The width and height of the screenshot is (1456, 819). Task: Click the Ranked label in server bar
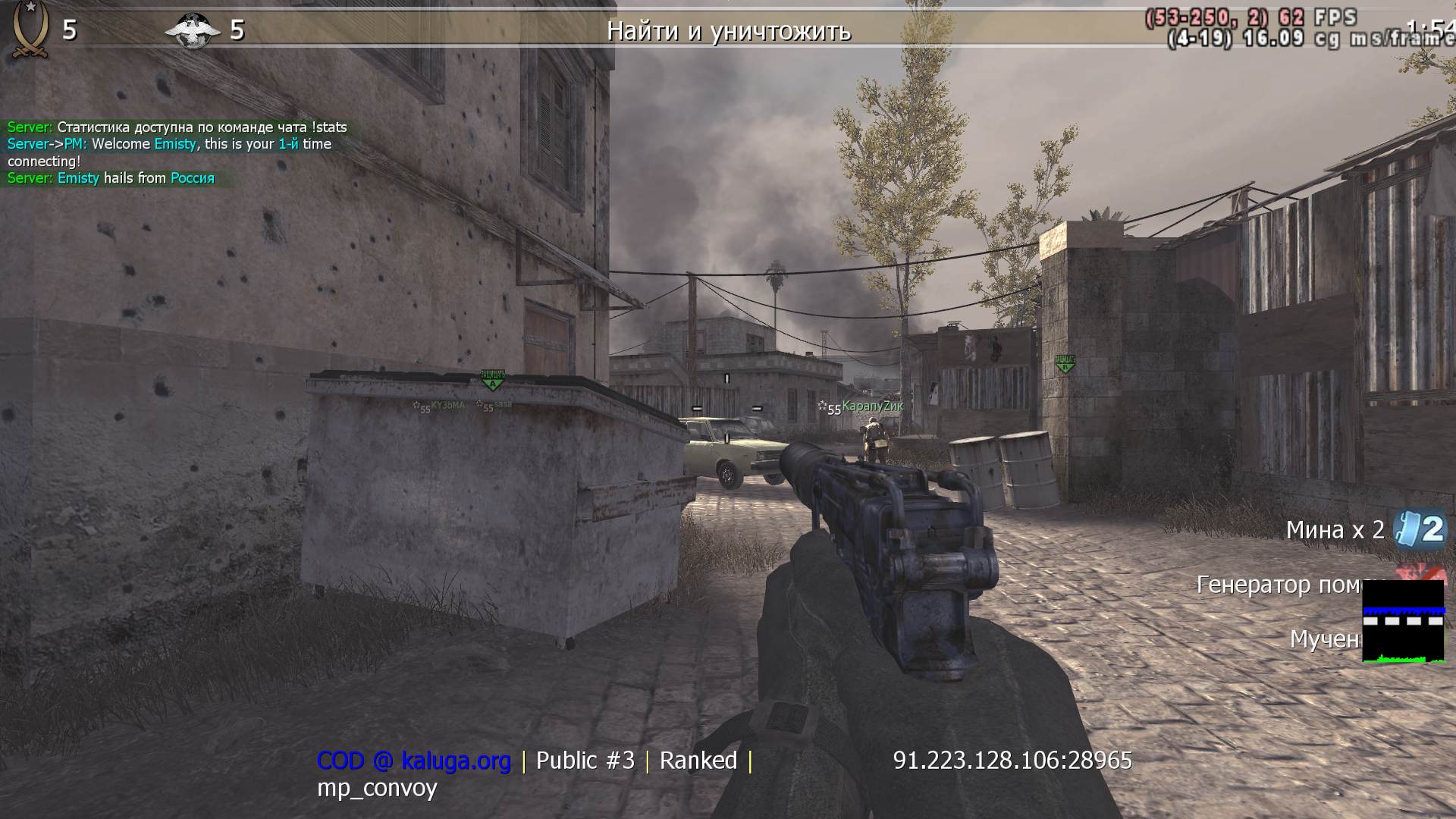click(x=698, y=761)
